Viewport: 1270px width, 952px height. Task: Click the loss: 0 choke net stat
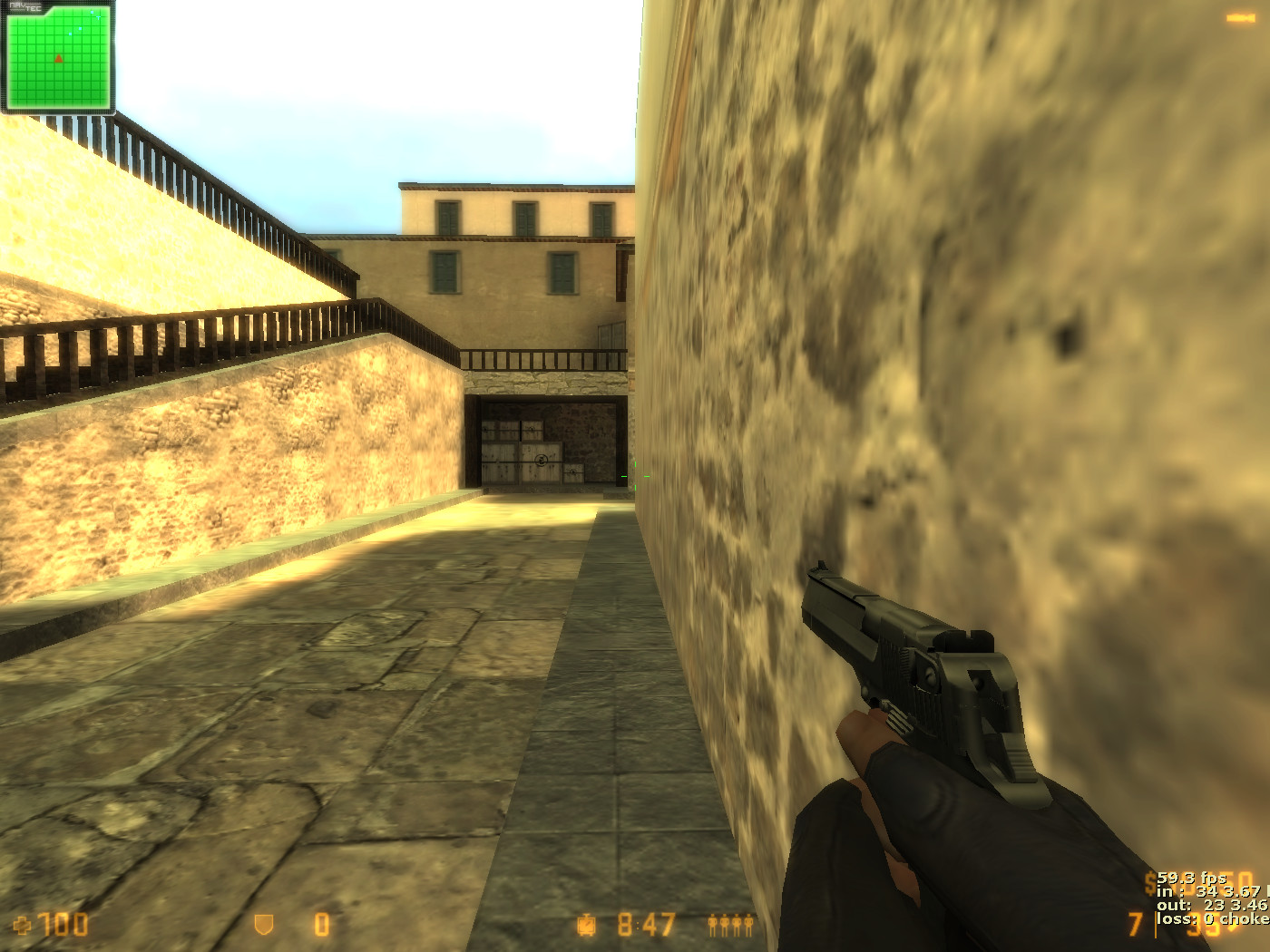coord(1206,918)
